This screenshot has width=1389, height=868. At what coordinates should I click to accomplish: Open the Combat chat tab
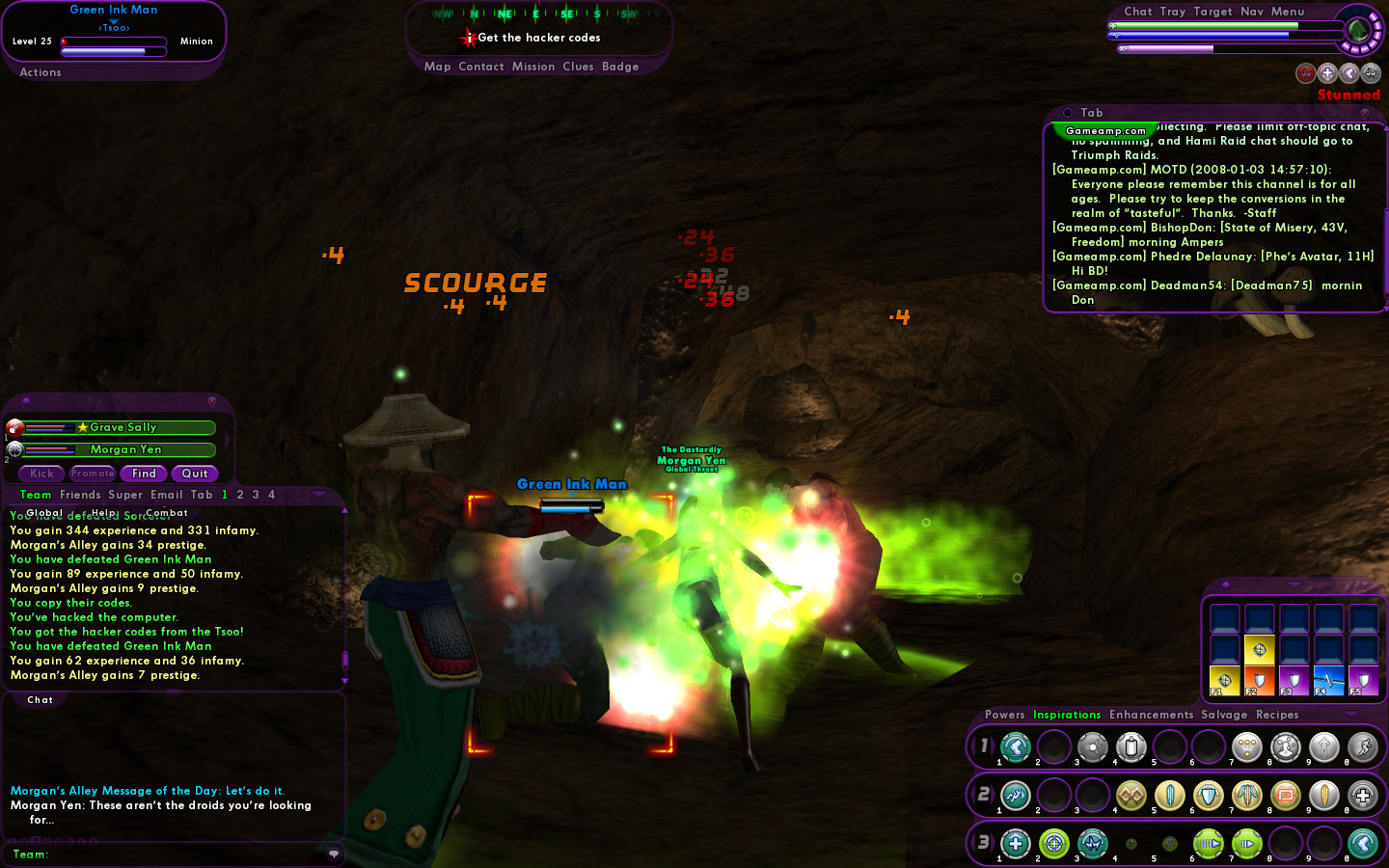click(x=167, y=513)
